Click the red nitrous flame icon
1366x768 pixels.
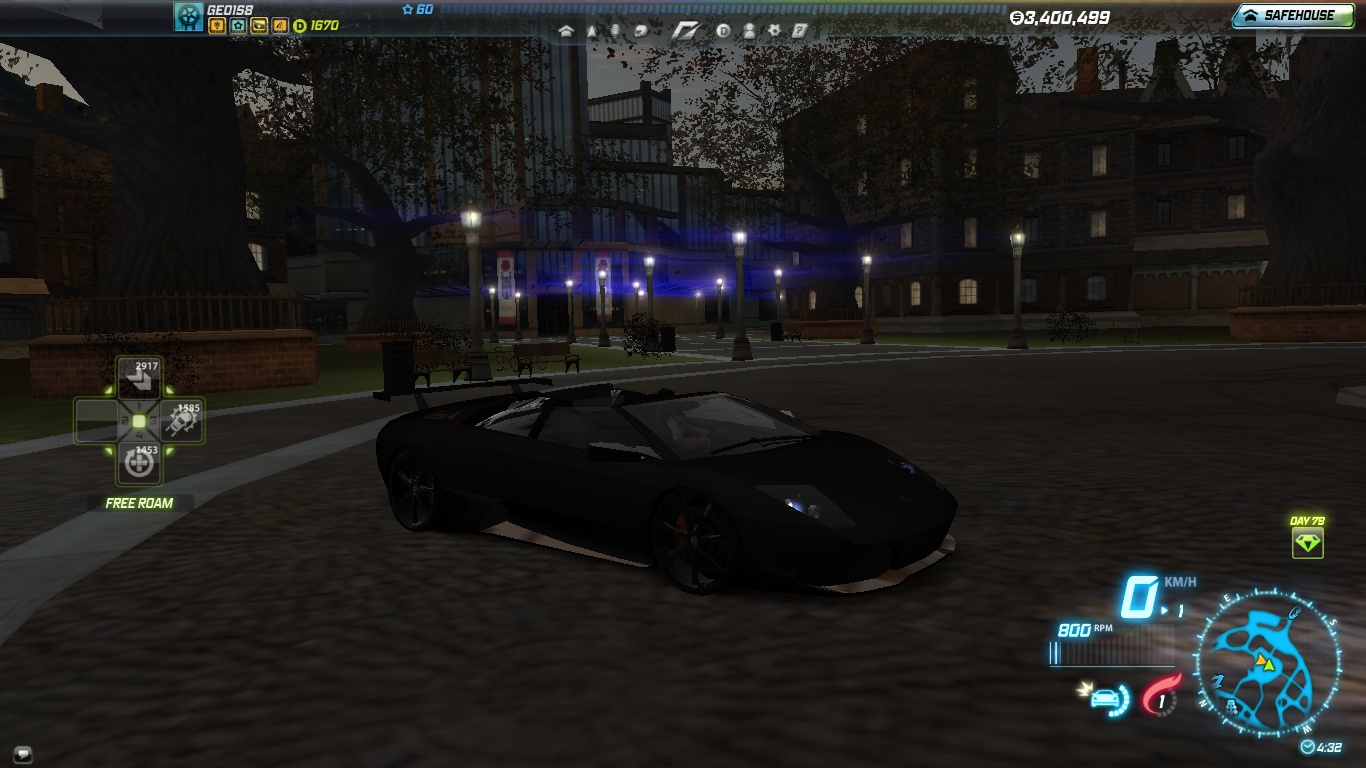pyautogui.click(x=1160, y=696)
